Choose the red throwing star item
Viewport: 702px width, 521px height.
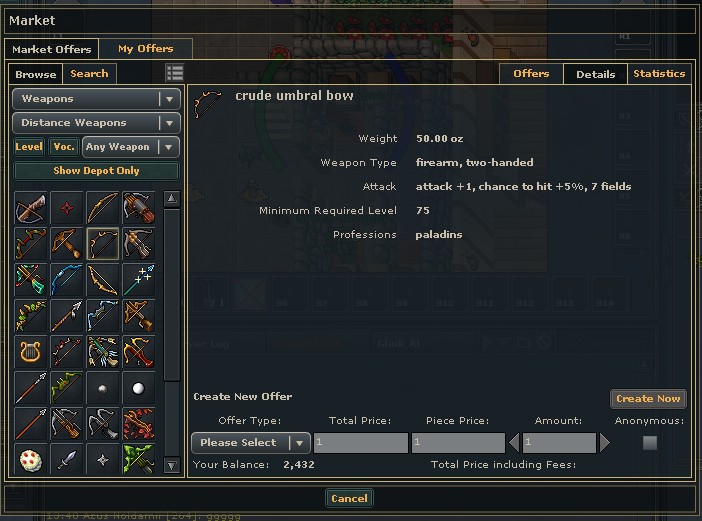point(66,207)
